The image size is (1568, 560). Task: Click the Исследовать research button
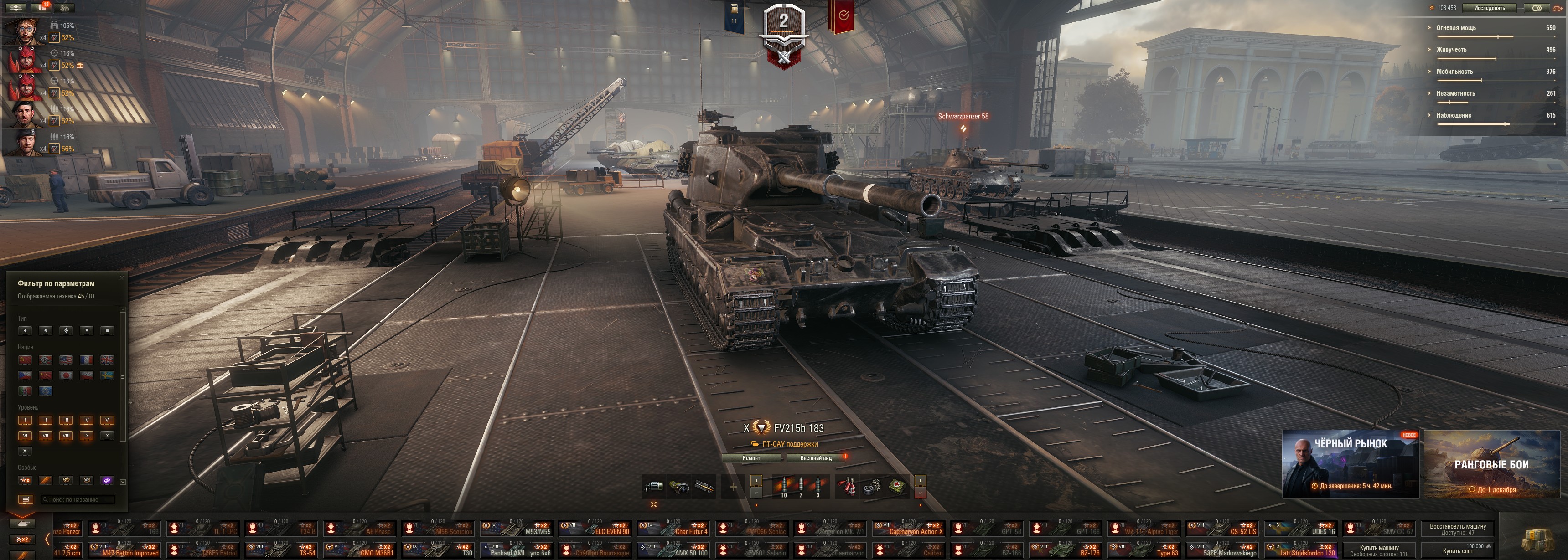(x=1490, y=8)
